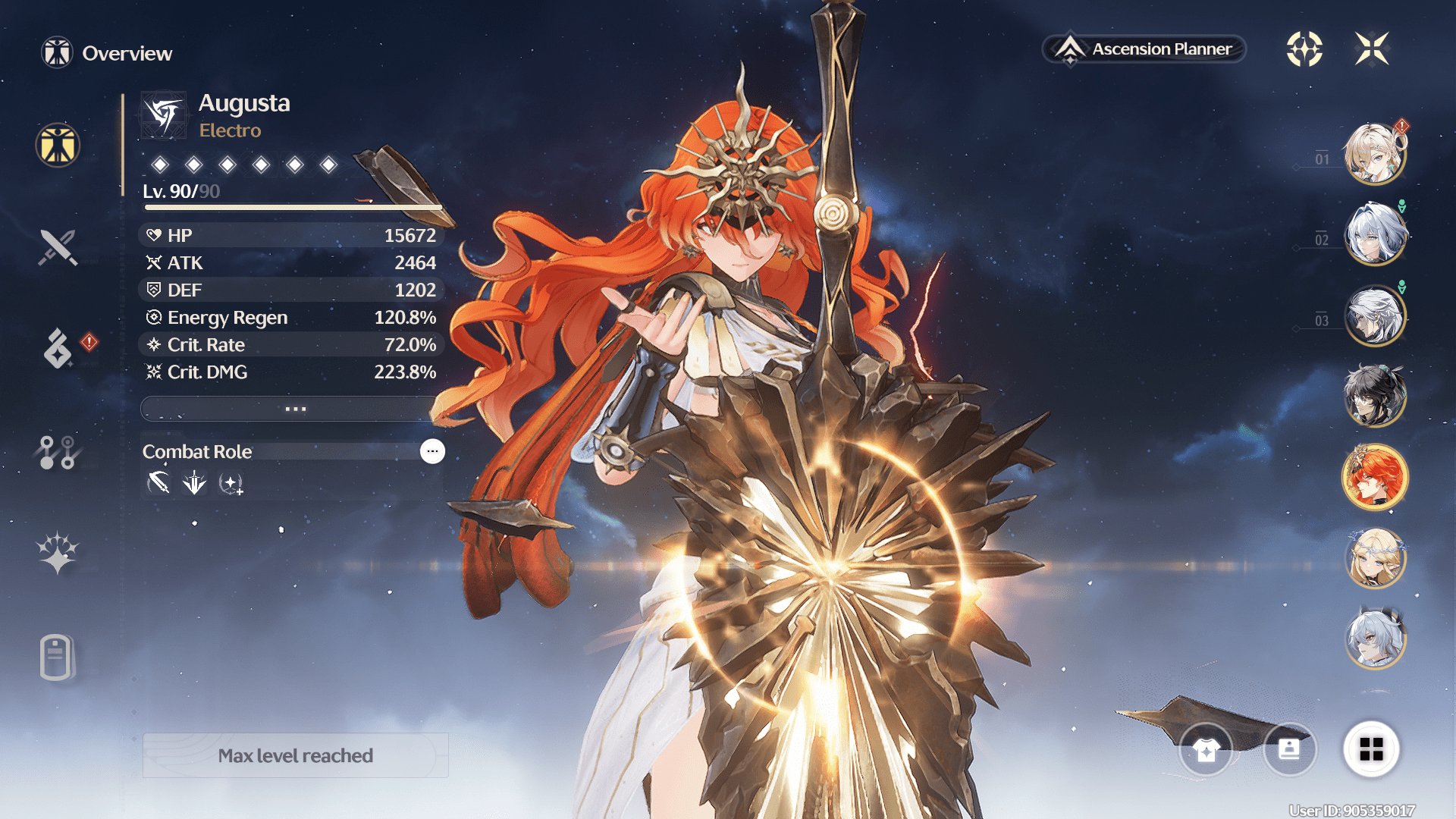The image size is (1456, 819).
Task: Select Augusta's red-haired portrait
Action: 1374,478
